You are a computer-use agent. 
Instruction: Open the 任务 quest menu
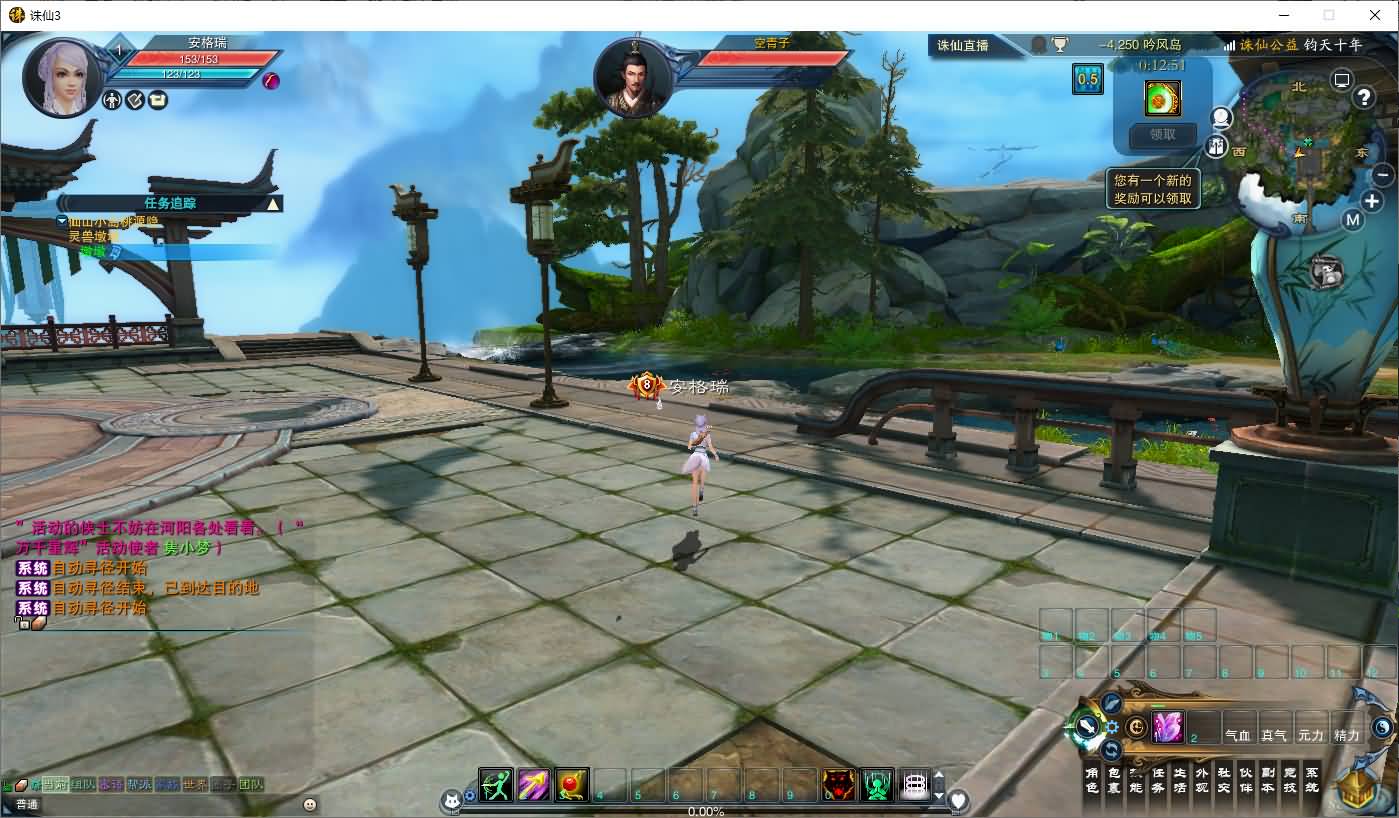tap(1158, 780)
